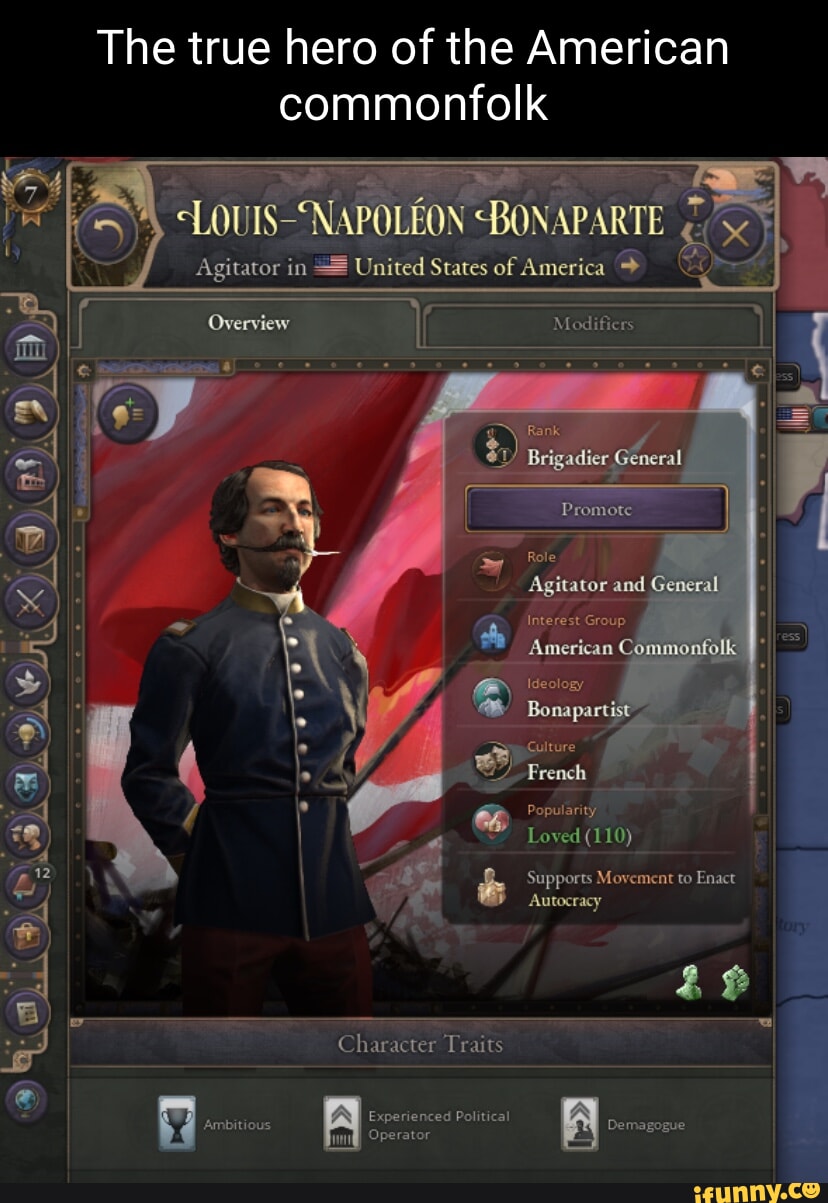Open the Budget panel with the coins icon
The image size is (828, 1203).
pyautogui.click(x=26, y=411)
